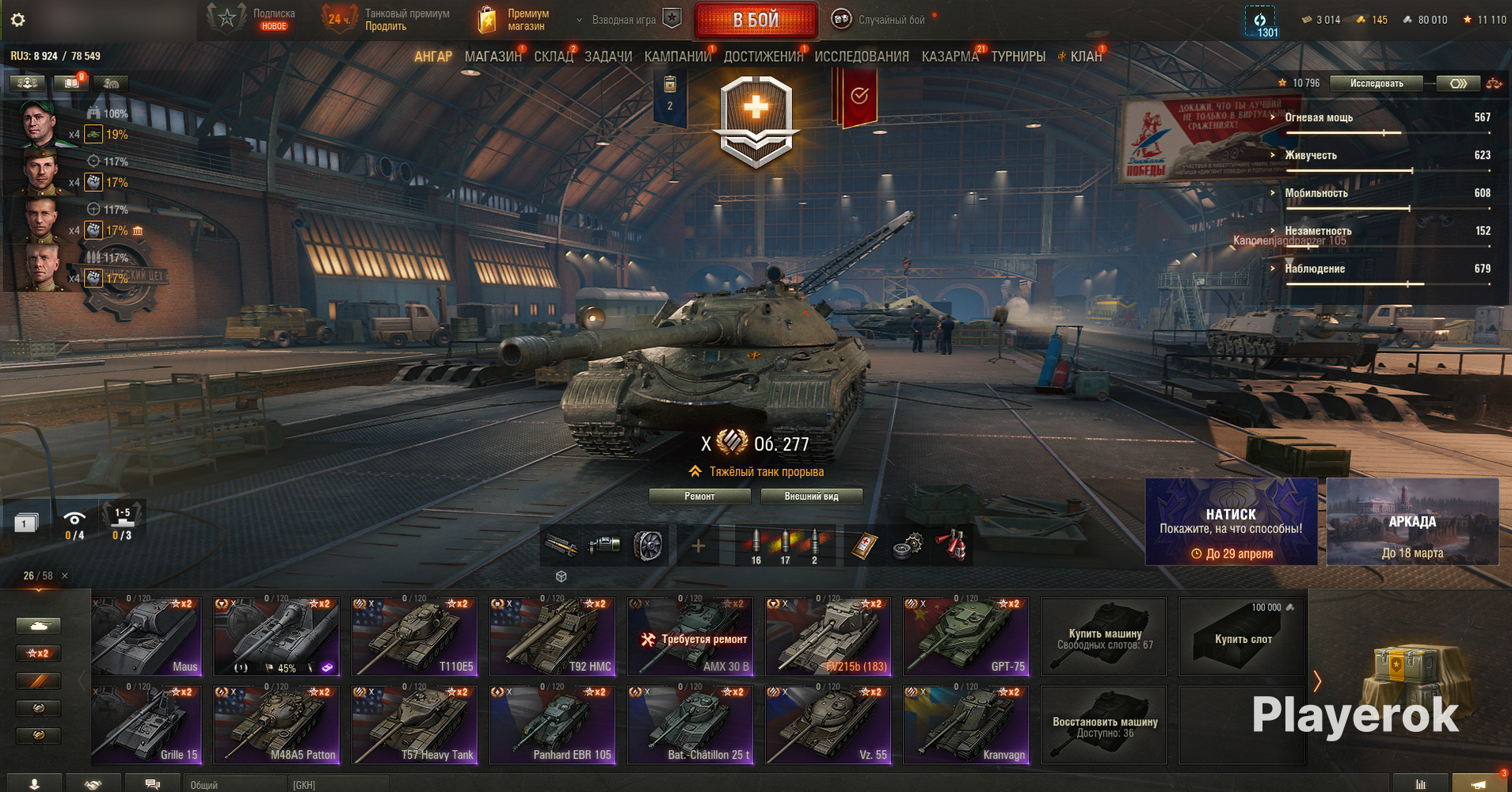Image resolution: width=1512 pixels, height=792 pixels.
Task: Select the Maus tank in carousel
Action: point(147,637)
